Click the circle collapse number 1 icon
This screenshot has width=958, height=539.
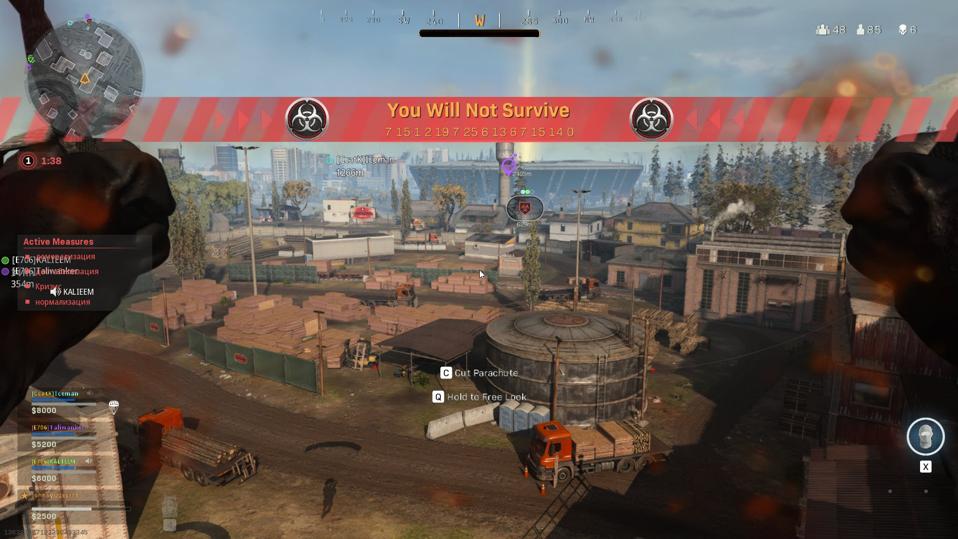(x=28, y=161)
